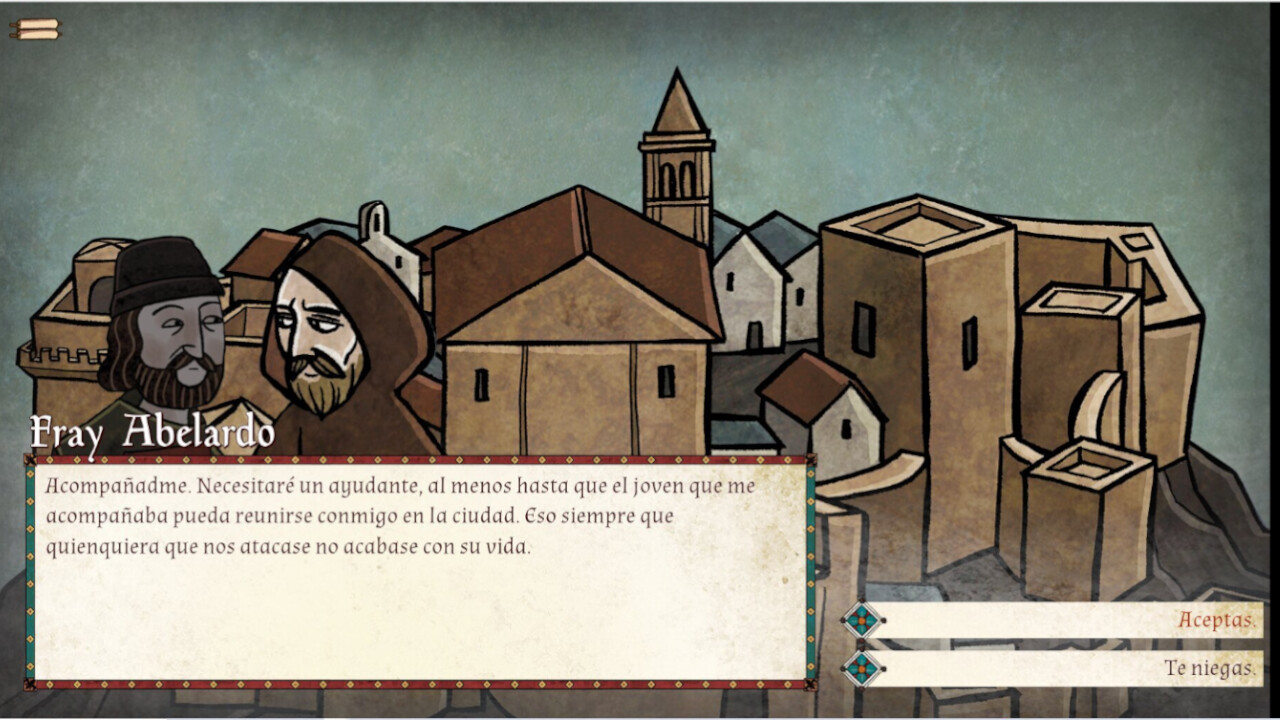The image size is (1280, 720).
Task: Click the teal diamond ornament beside Aceptas
Action: click(x=862, y=620)
